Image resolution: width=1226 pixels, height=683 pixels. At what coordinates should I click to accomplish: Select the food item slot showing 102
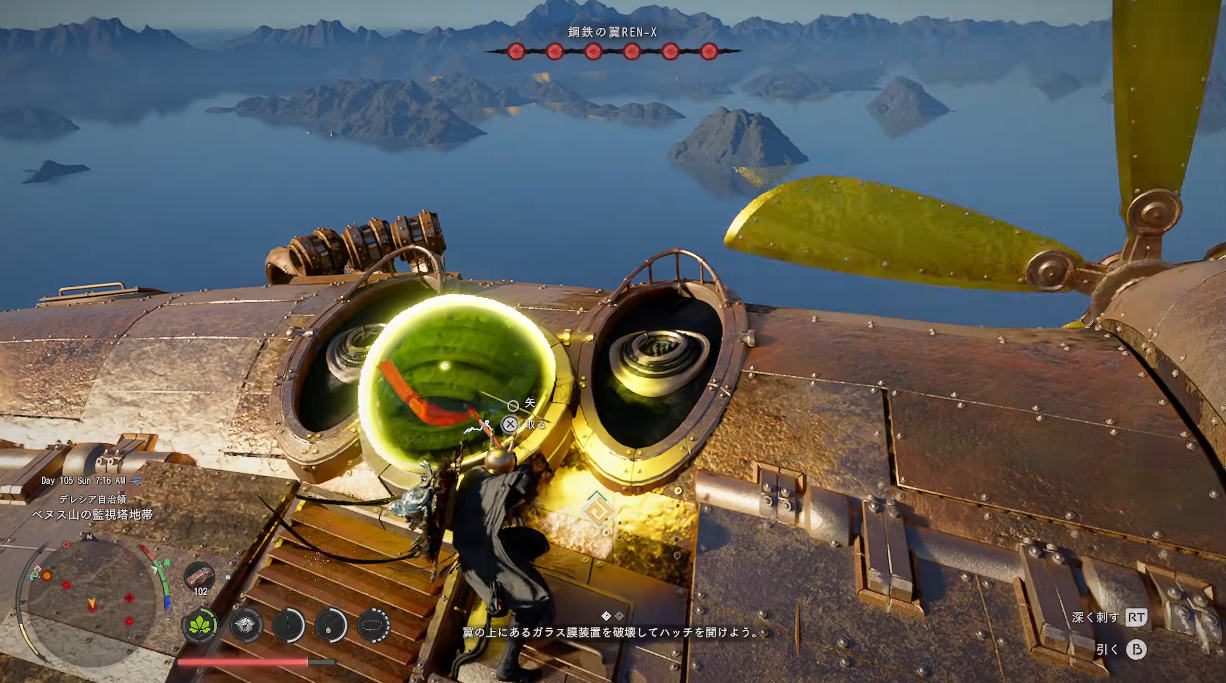[199, 576]
